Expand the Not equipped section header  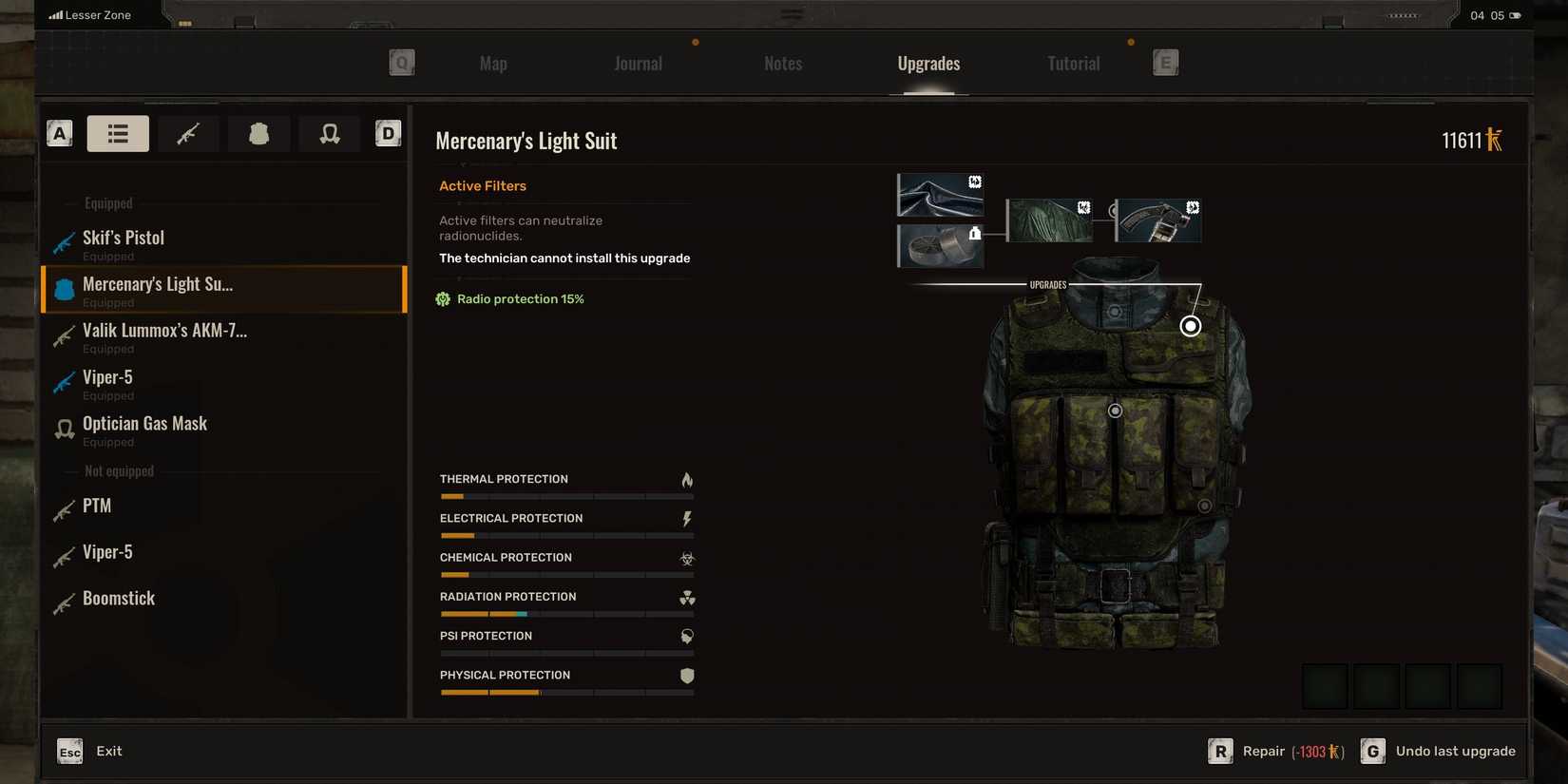(x=119, y=470)
